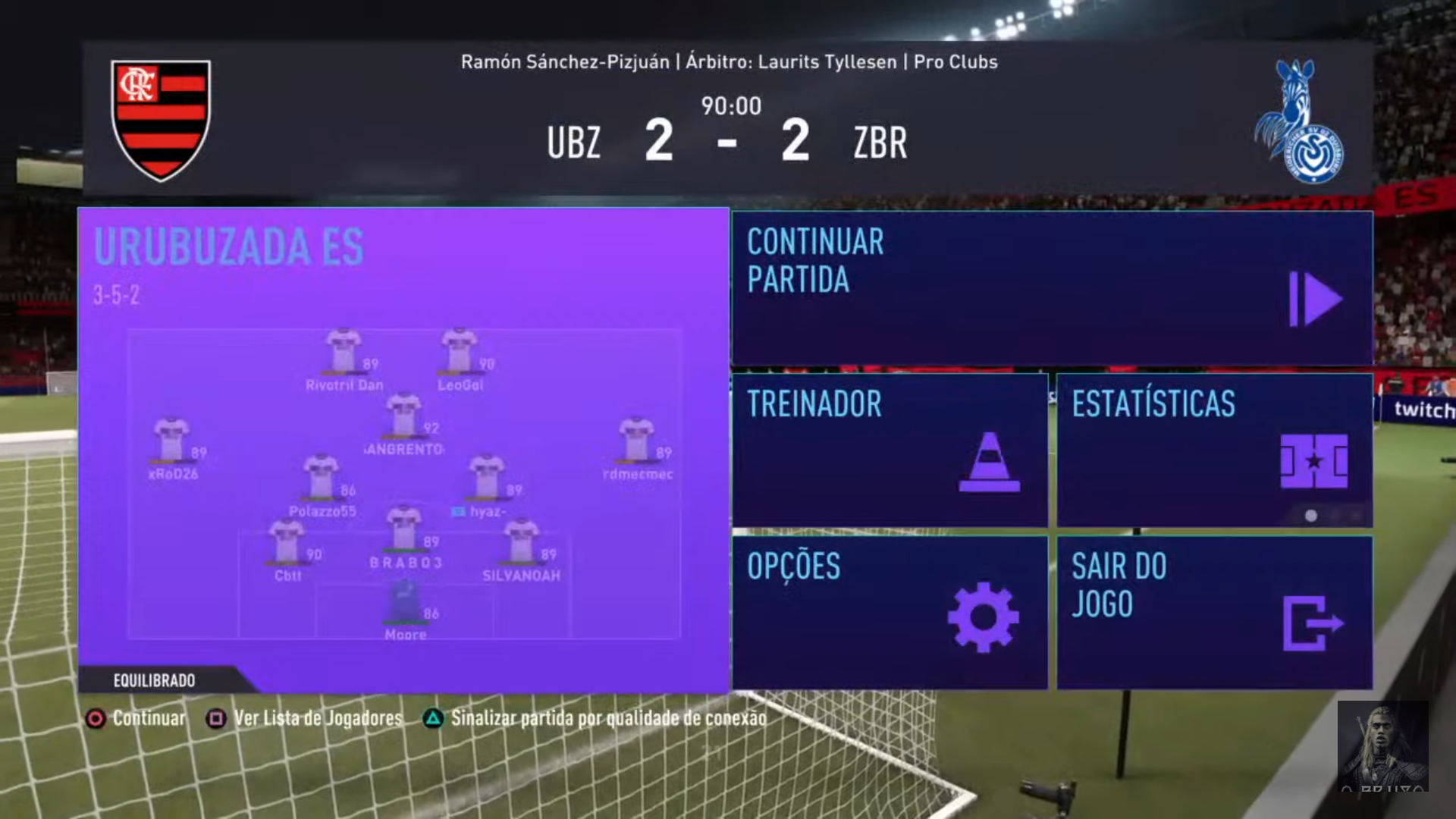Image resolution: width=1456 pixels, height=819 pixels.
Task: Open the Opções settings tile
Action: click(x=890, y=613)
